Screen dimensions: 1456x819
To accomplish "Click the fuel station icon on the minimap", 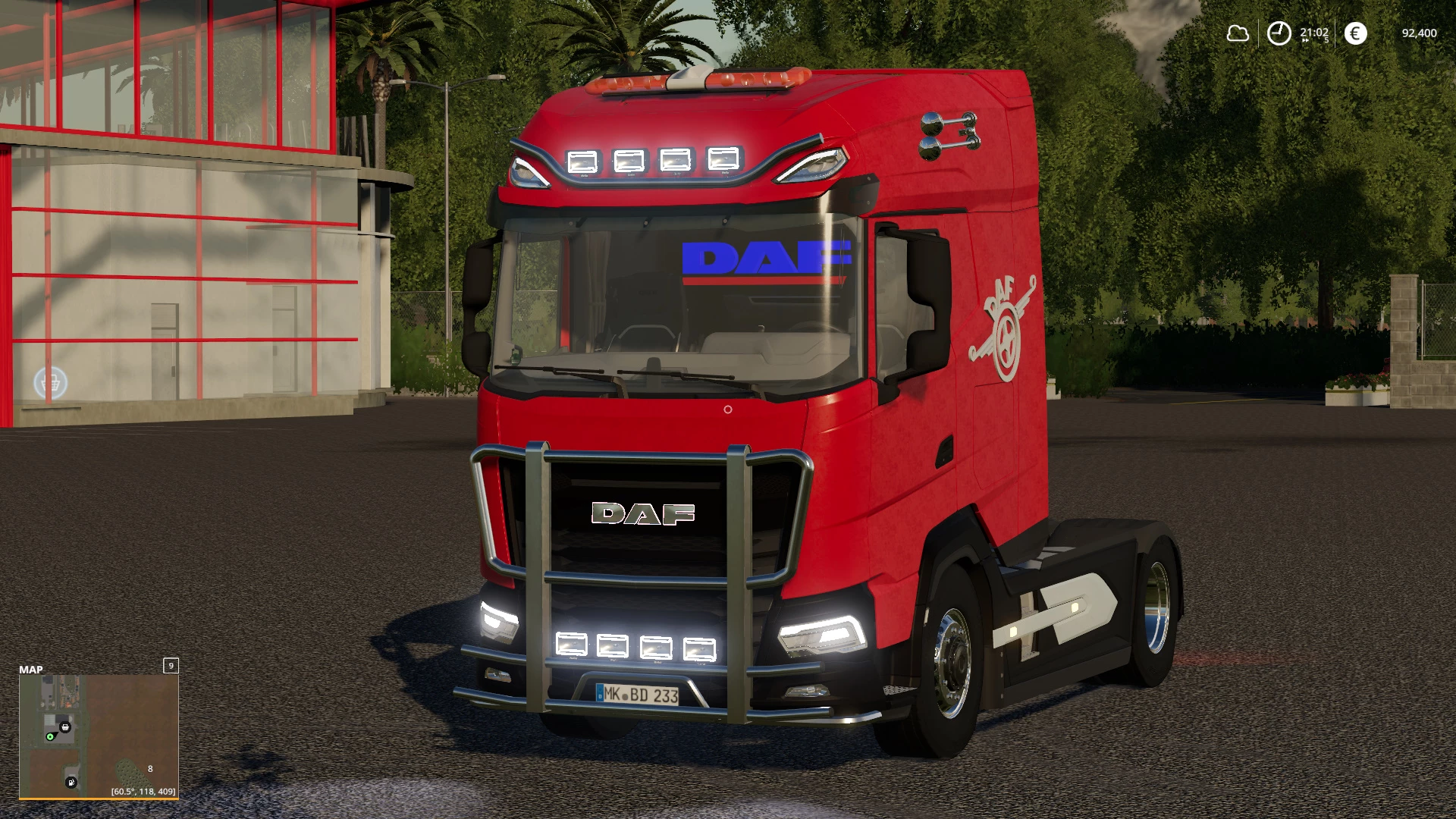I will pos(71,783).
